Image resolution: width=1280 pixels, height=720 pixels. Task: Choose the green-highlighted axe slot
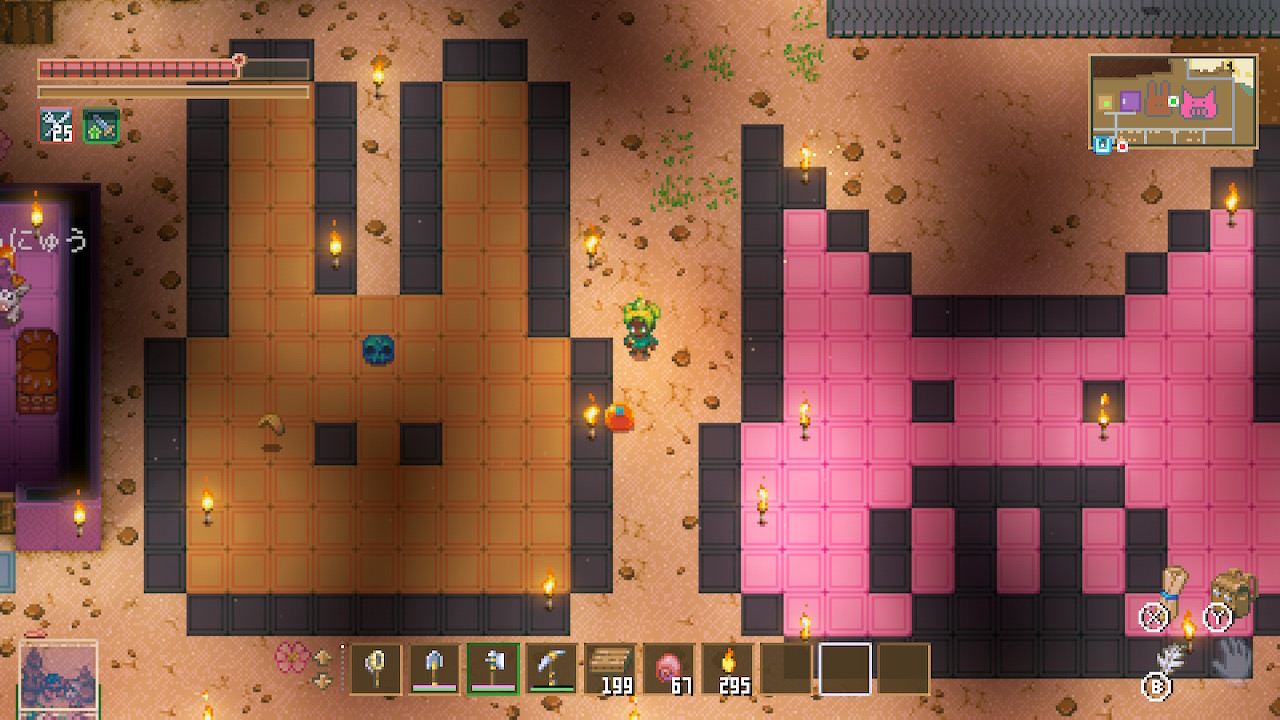[494, 668]
